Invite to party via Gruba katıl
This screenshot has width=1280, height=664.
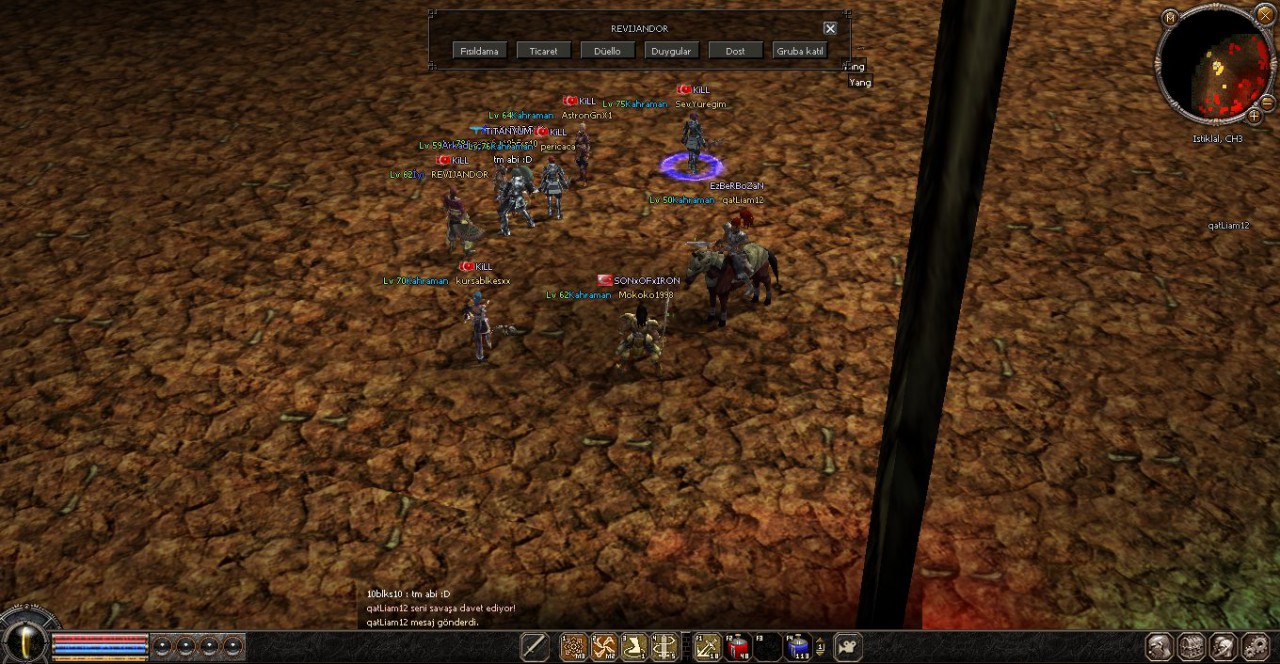coord(800,51)
